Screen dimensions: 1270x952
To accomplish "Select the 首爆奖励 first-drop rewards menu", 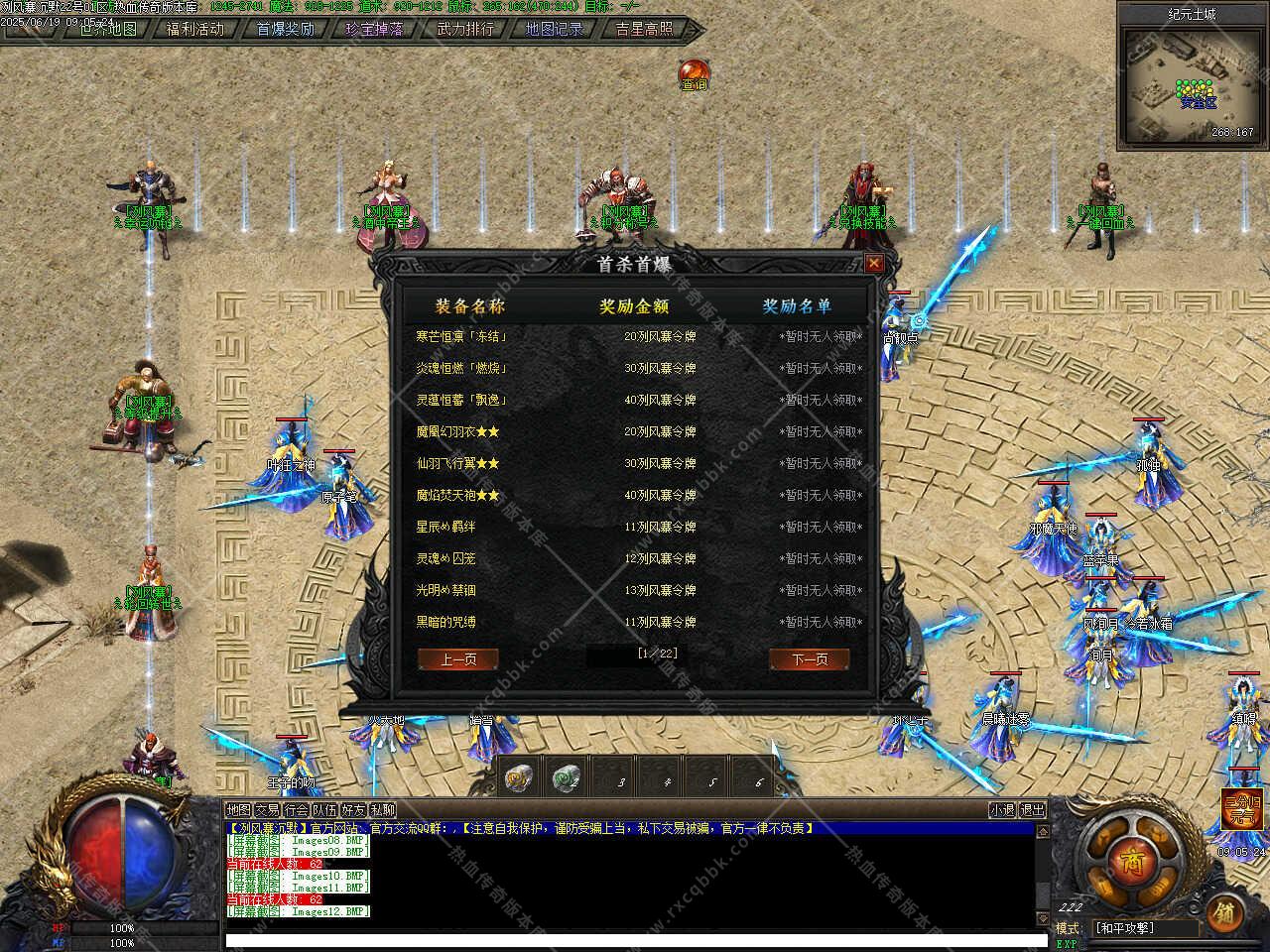I will 285,29.
